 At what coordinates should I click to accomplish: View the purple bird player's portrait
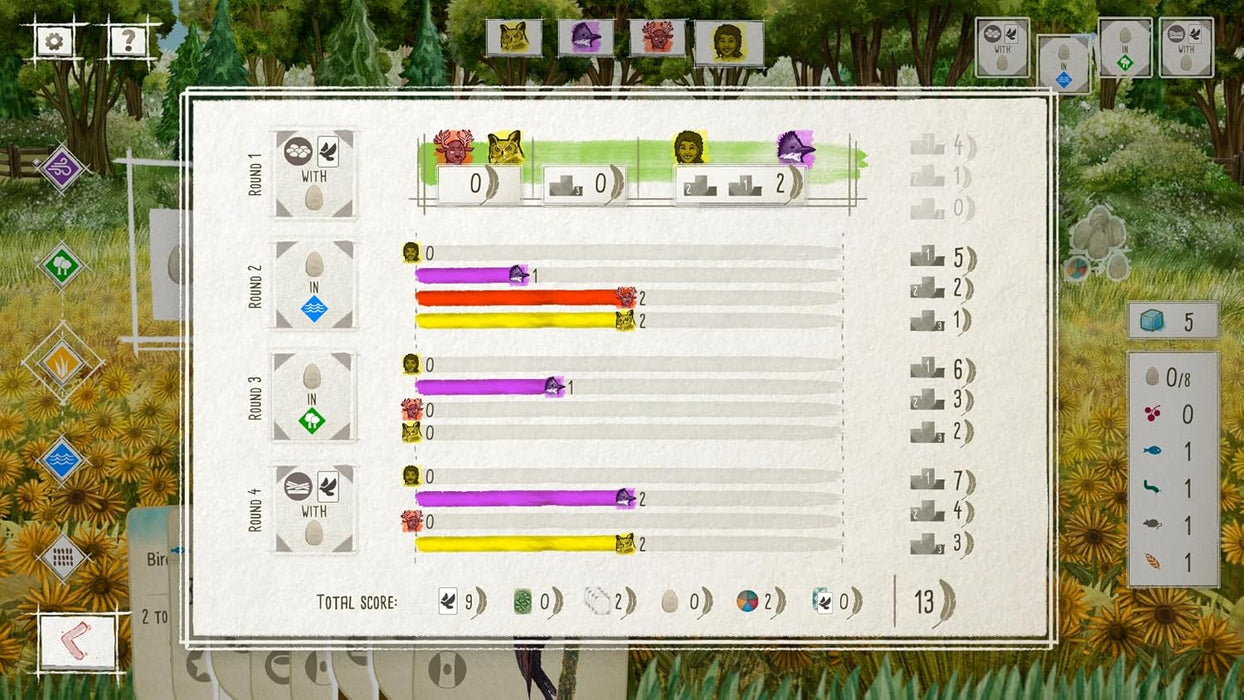pos(586,38)
